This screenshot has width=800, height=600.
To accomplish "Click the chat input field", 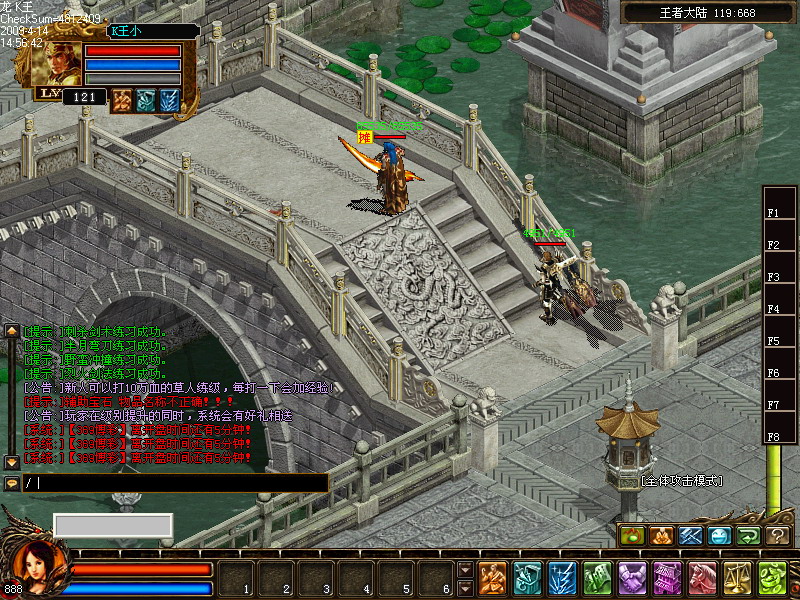I will [180, 483].
